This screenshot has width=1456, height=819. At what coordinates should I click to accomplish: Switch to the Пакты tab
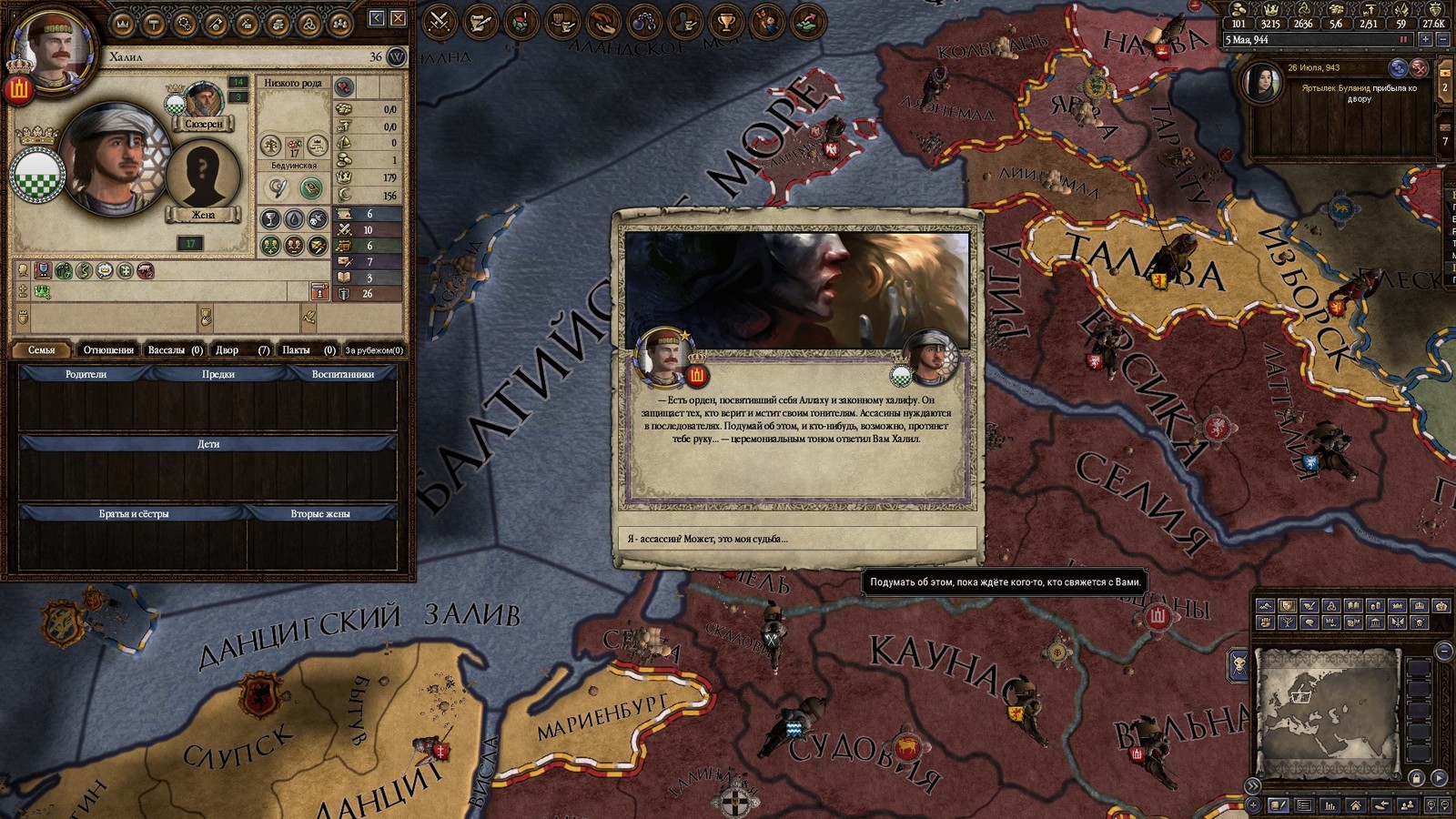(x=308, y=349)
